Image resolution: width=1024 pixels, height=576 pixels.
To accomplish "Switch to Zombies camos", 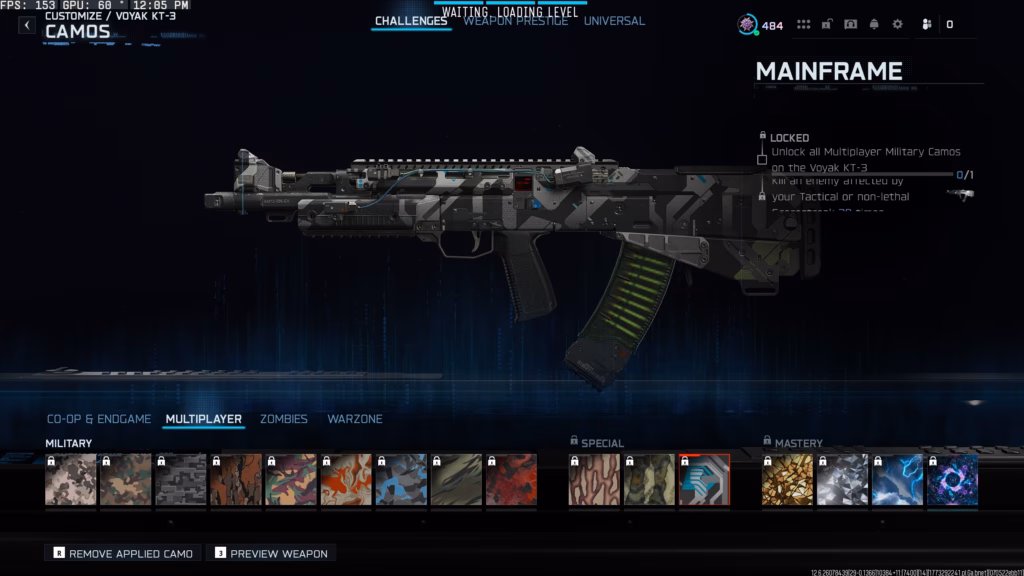I will (284, 419).
